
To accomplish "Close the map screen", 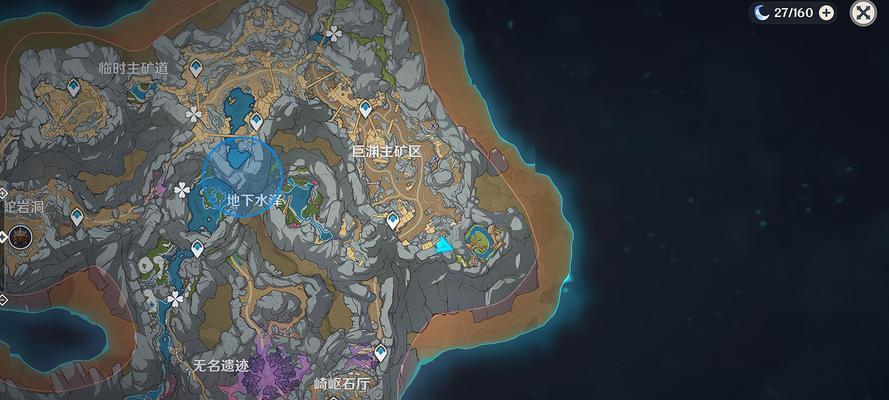I will [863, 13].
